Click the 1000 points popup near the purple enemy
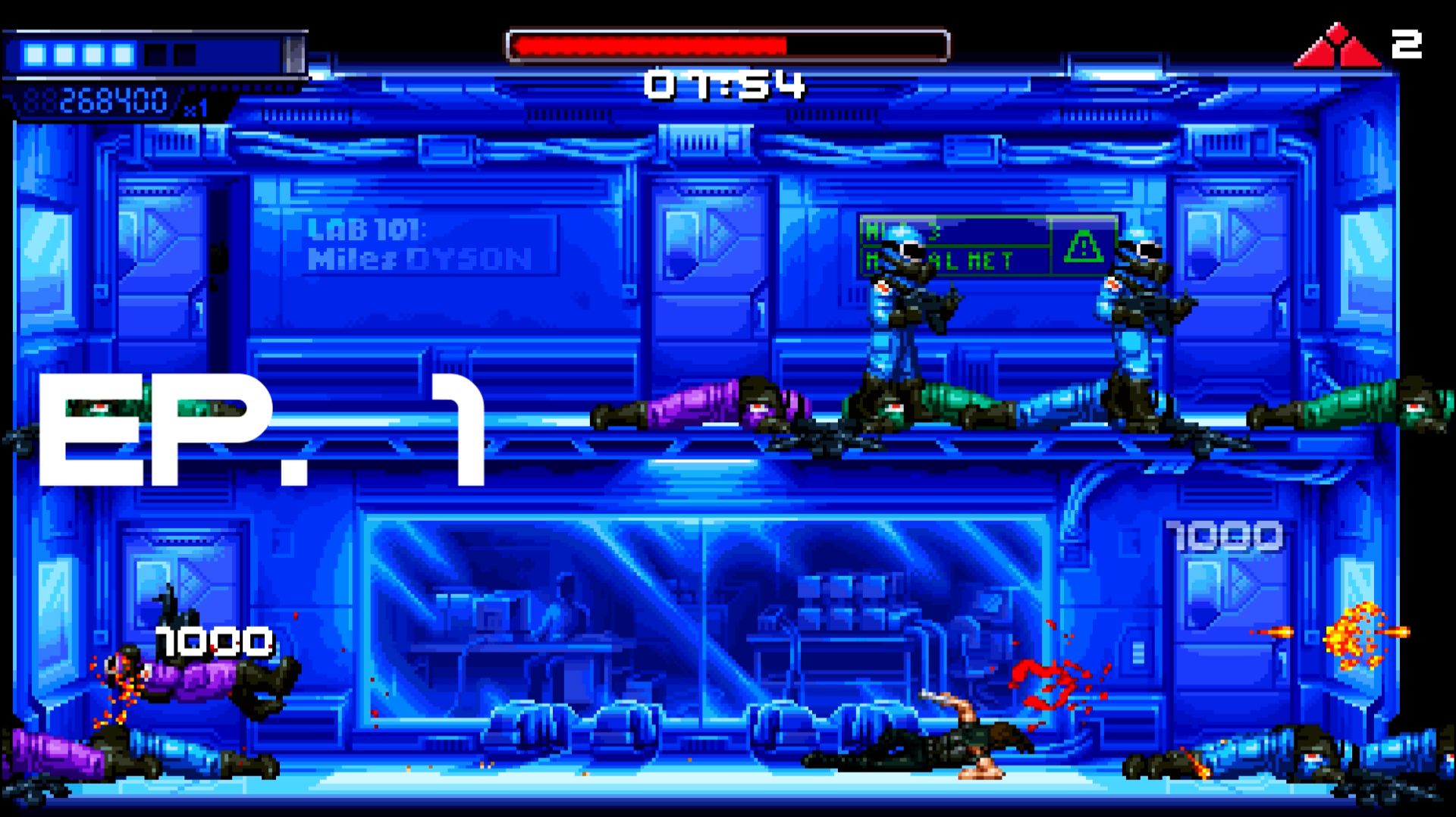 pos(212,643)
